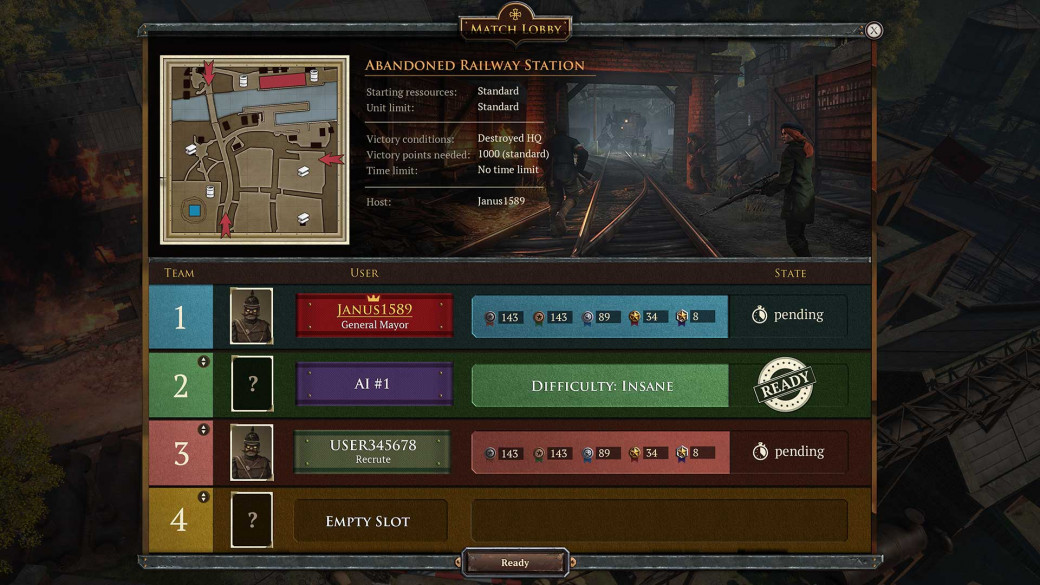The image size is (1040, 585).
Task: Click Janus1589's soldier portrait
Action: (252, 317)
